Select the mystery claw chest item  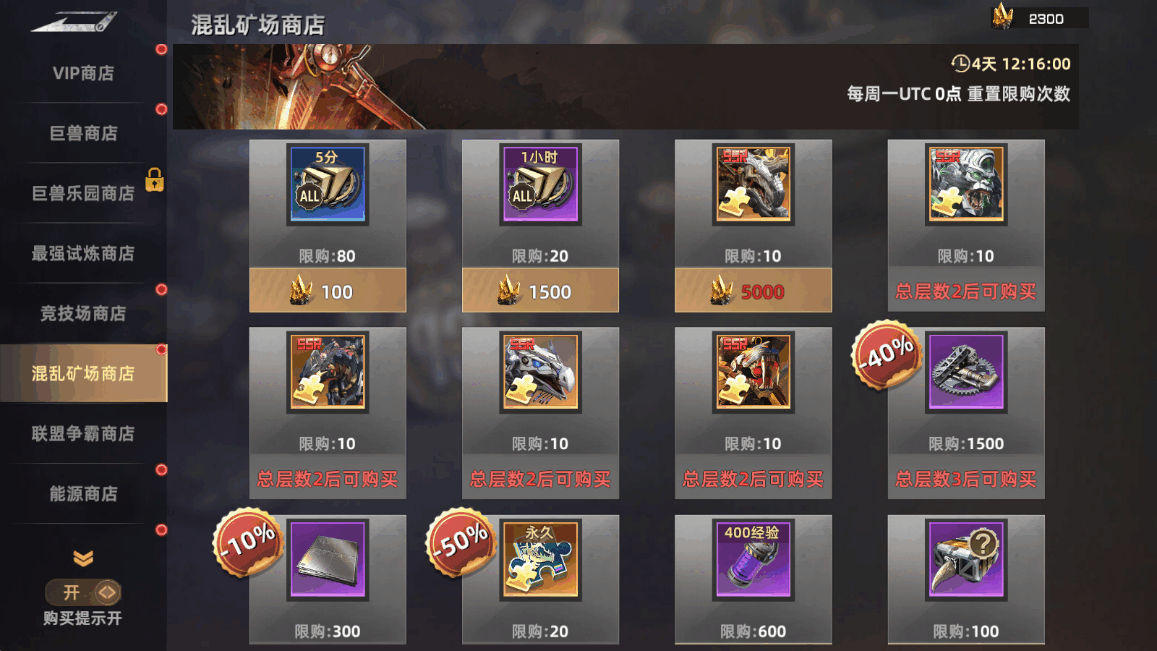point(966,560)
